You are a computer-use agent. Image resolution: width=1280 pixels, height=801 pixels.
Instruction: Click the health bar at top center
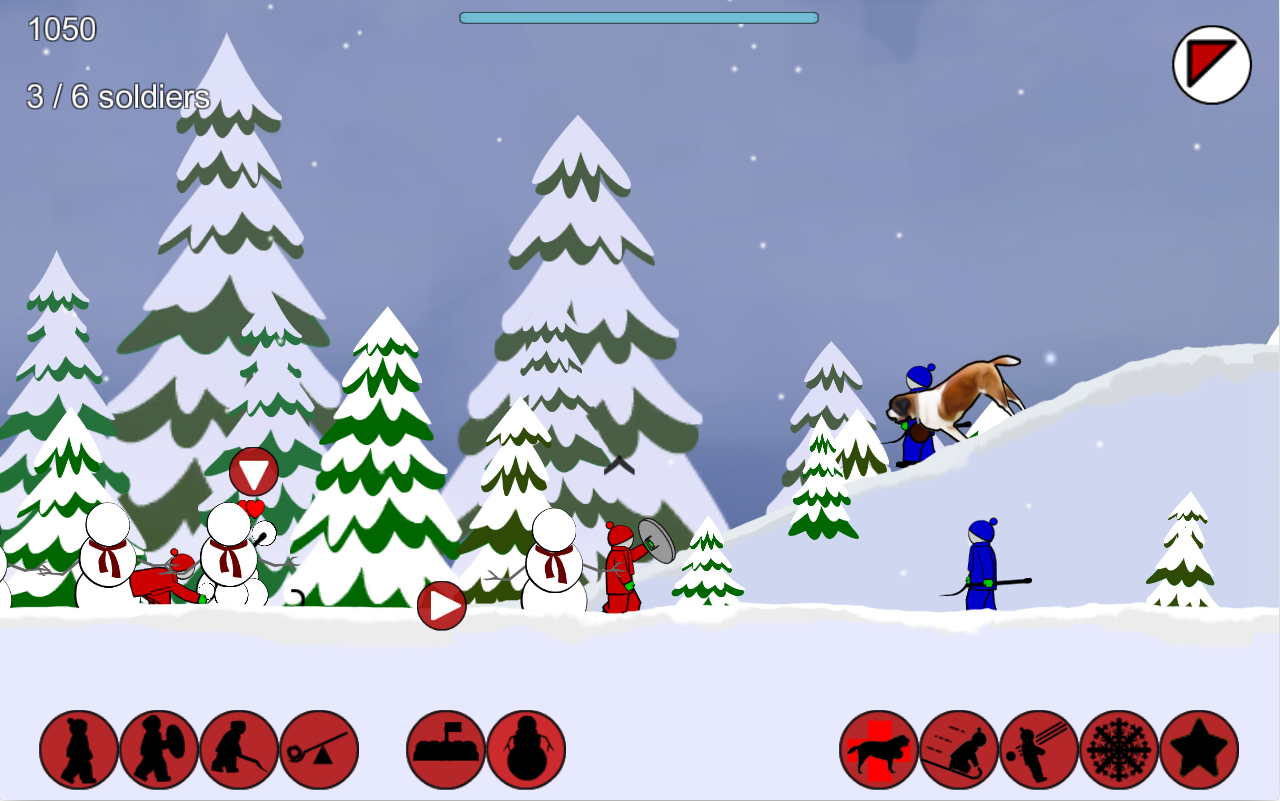637,16
